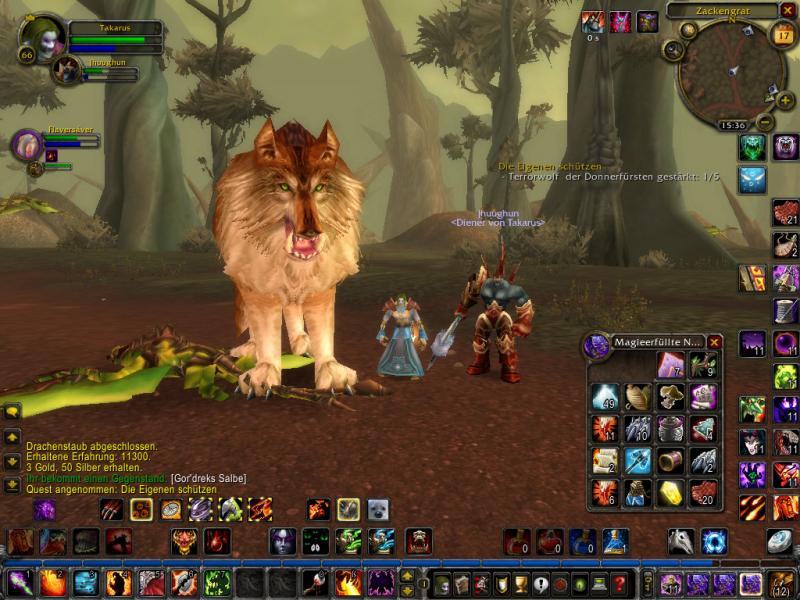
Task: Click the quest tracker Die Eigenen schützen
Action: click(550, 165)
